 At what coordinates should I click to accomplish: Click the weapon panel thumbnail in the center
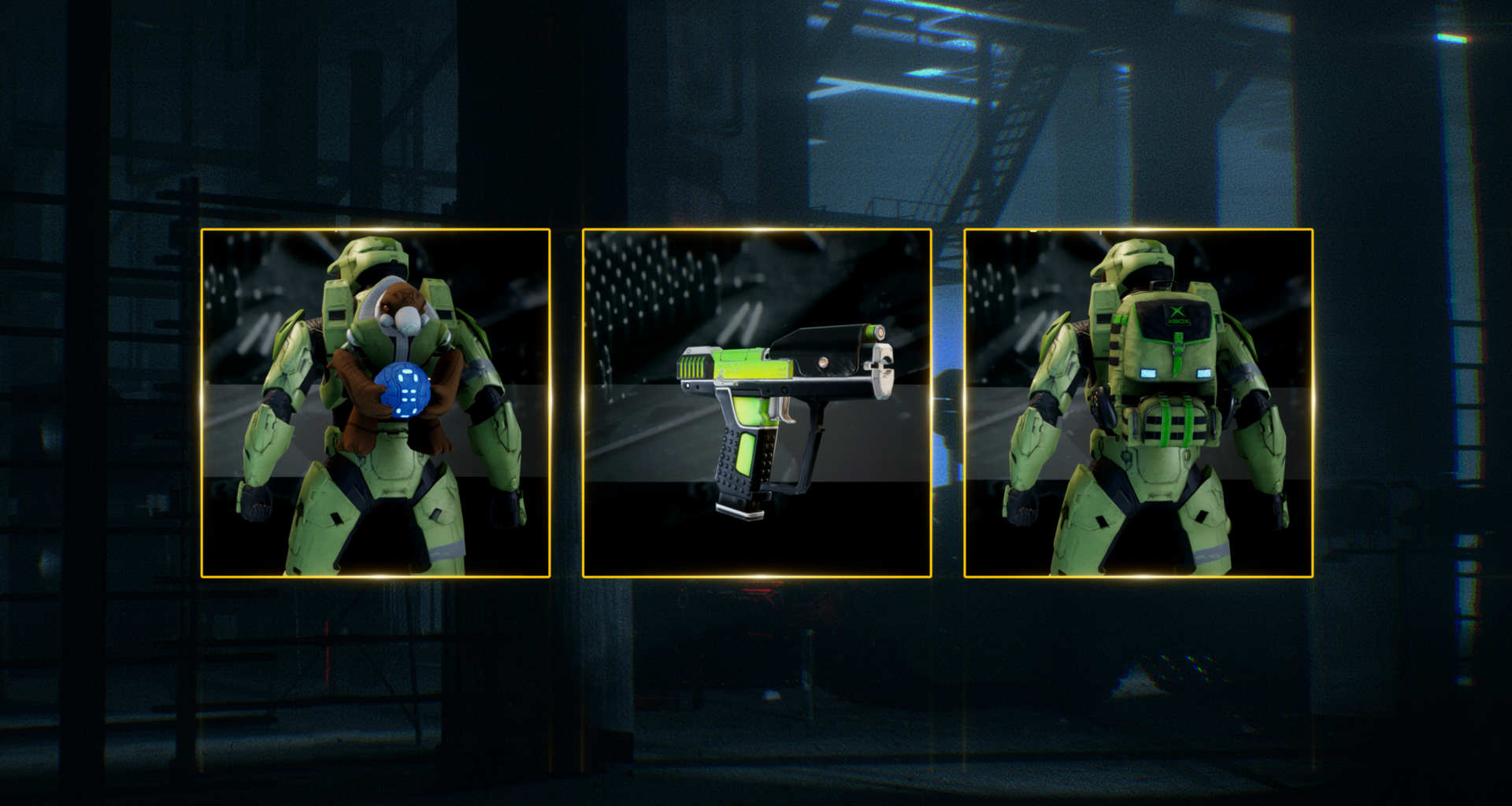point(756,403)
